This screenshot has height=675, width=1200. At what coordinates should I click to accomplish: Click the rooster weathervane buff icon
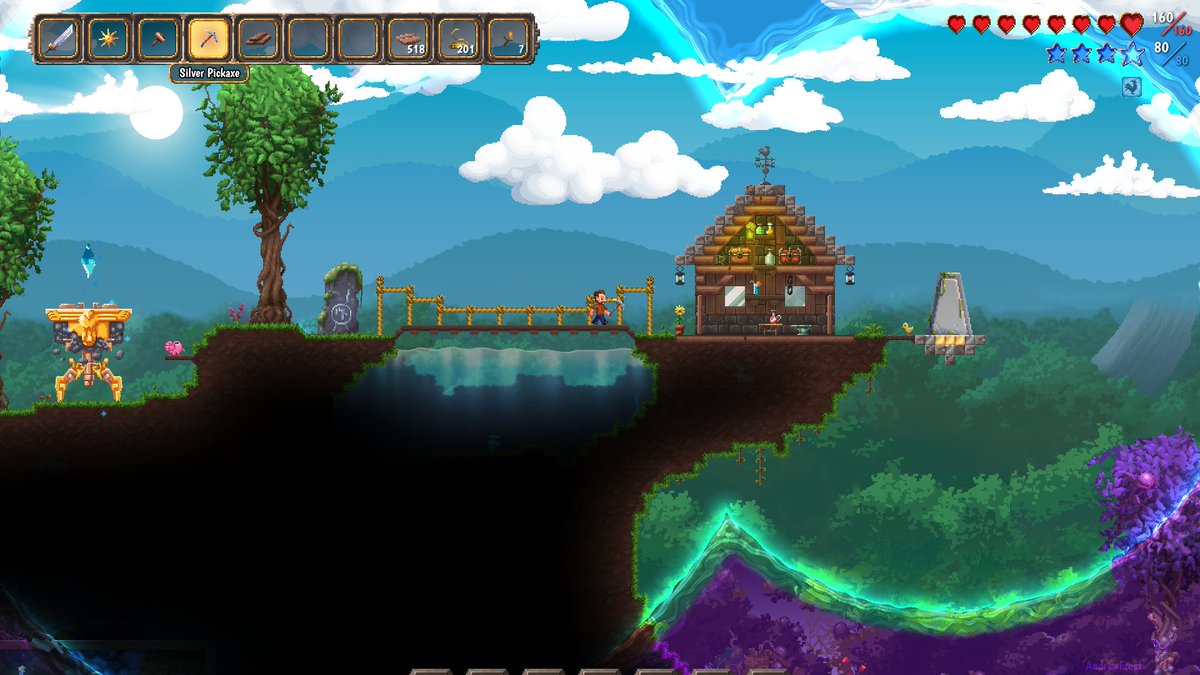coord(1132,87)
